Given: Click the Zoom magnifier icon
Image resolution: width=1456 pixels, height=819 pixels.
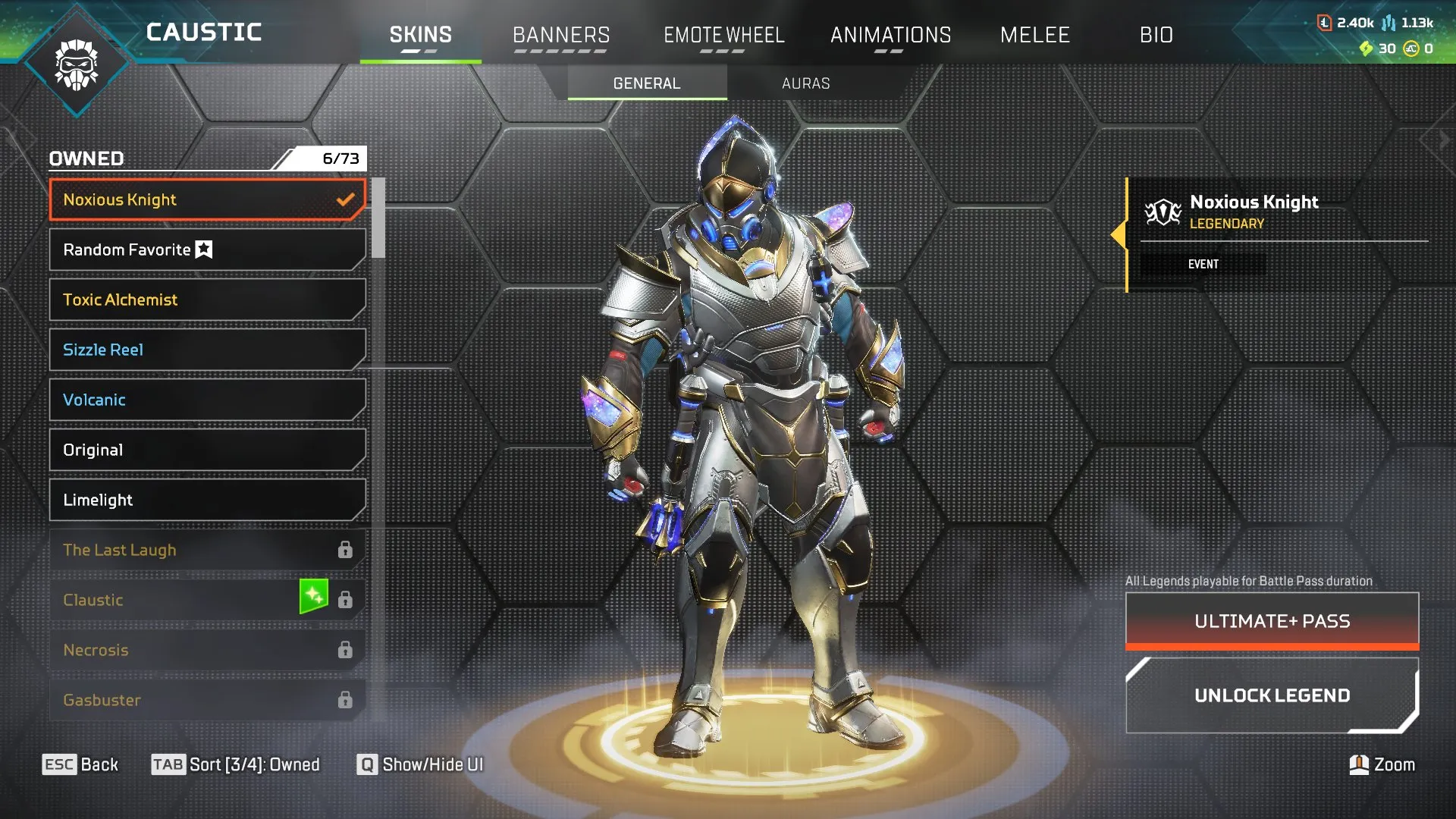Looking at the screenshot, I should click(x=1359, y=764).
